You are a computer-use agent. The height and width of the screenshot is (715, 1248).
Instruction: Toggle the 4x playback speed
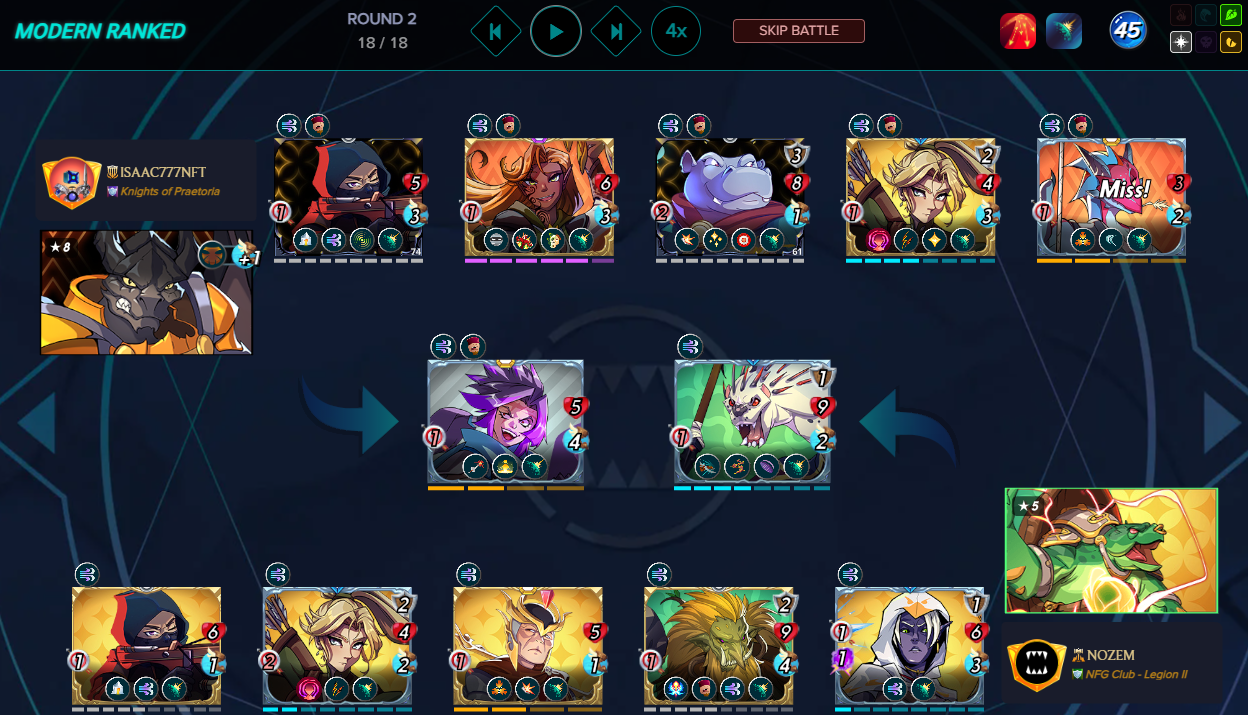coord(676,32)
